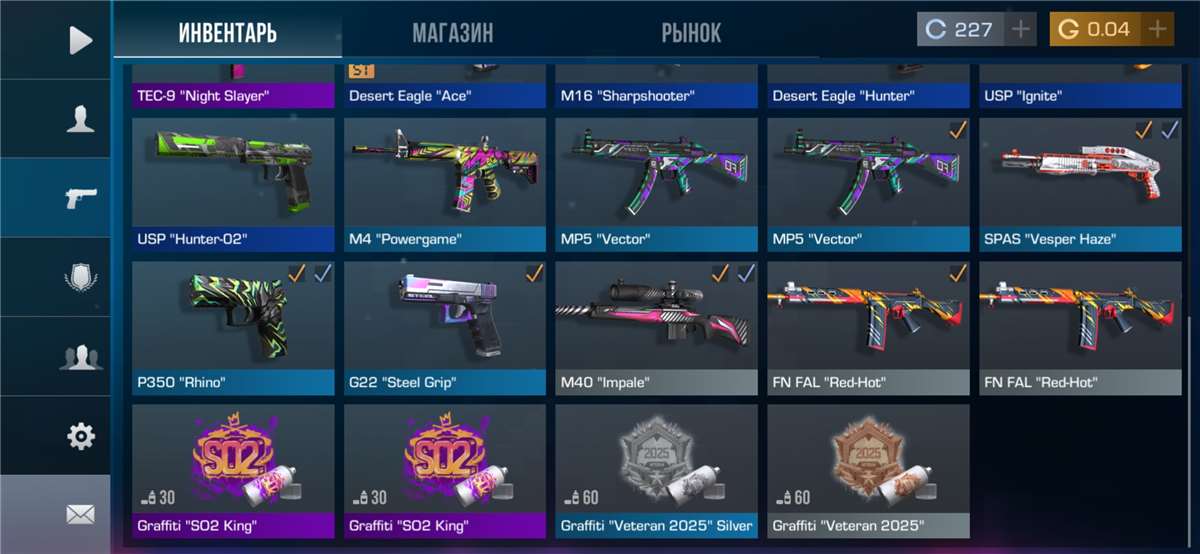Start the game with the play arrow

[80, 40]
